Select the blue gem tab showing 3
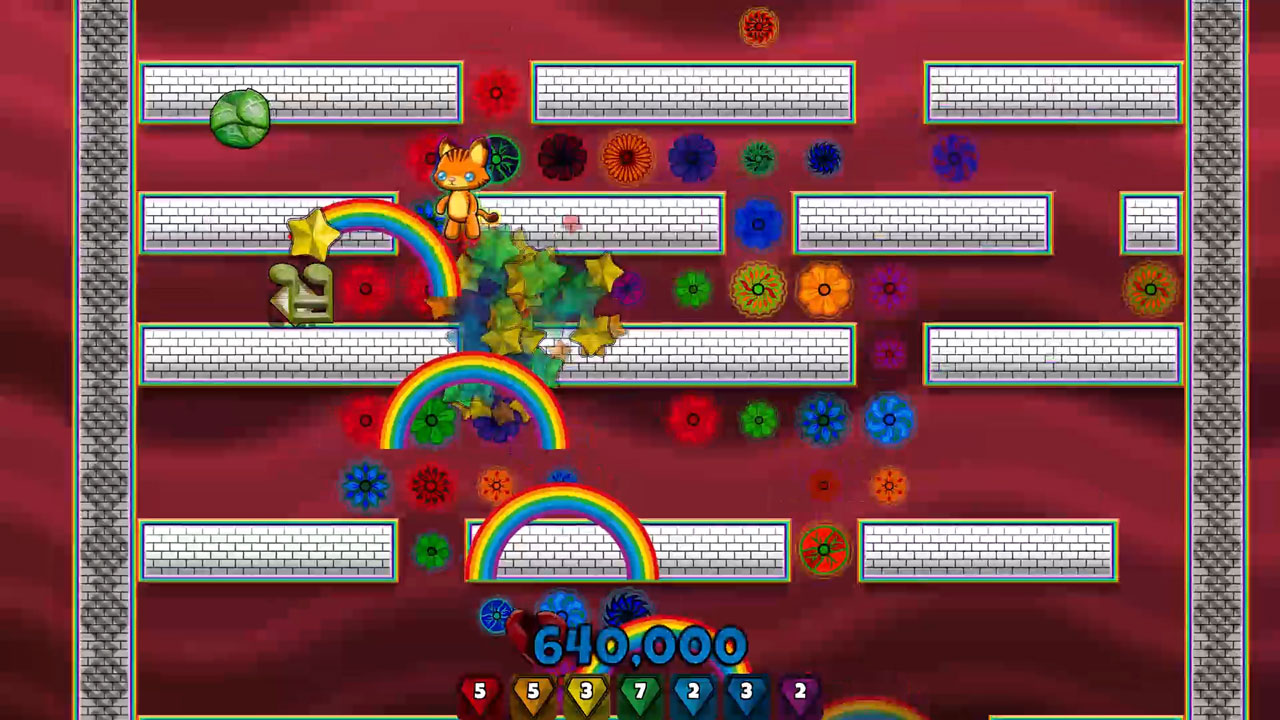This screenshot has height=720, width=1280. [745, 690]
